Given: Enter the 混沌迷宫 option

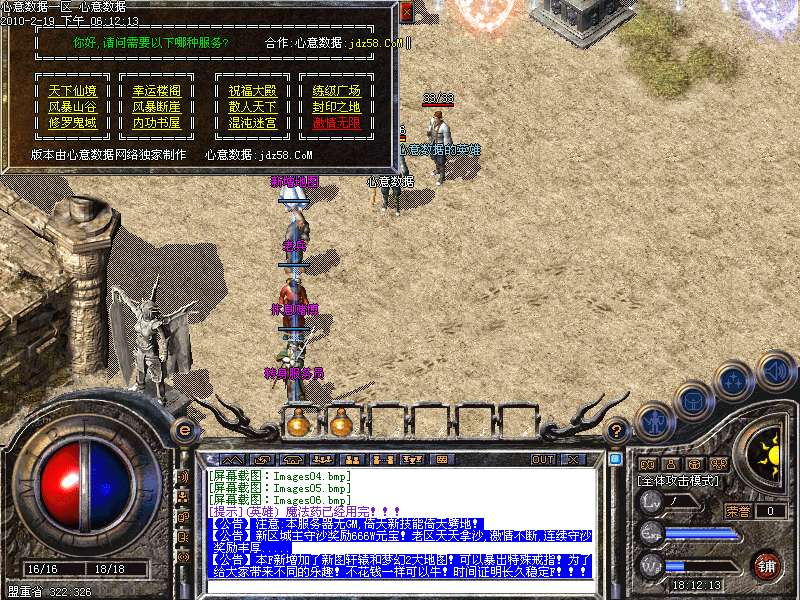Looking at the screenshot, I should 252,123.
